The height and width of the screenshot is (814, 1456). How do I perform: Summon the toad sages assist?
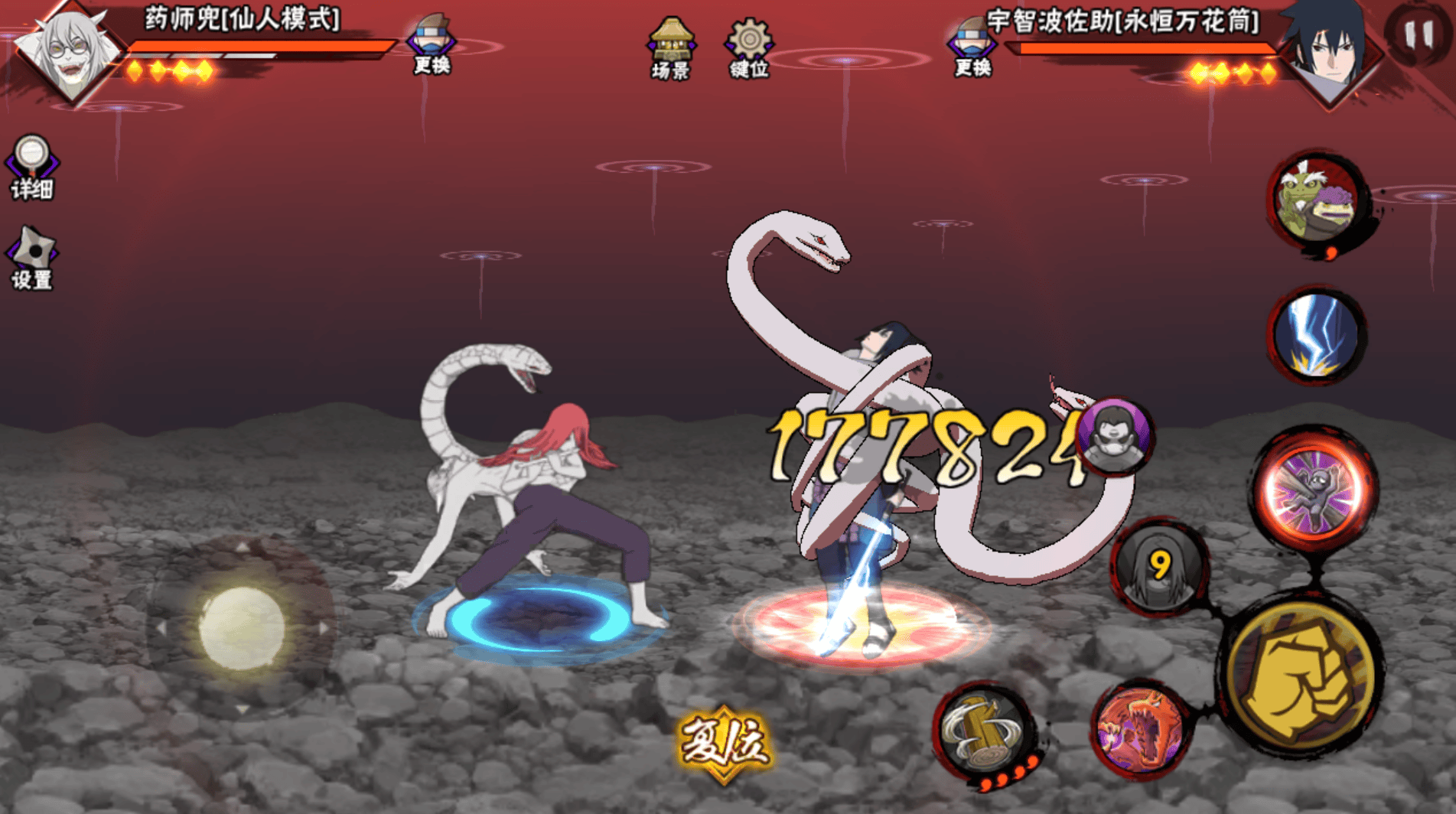click(1317, 200)
